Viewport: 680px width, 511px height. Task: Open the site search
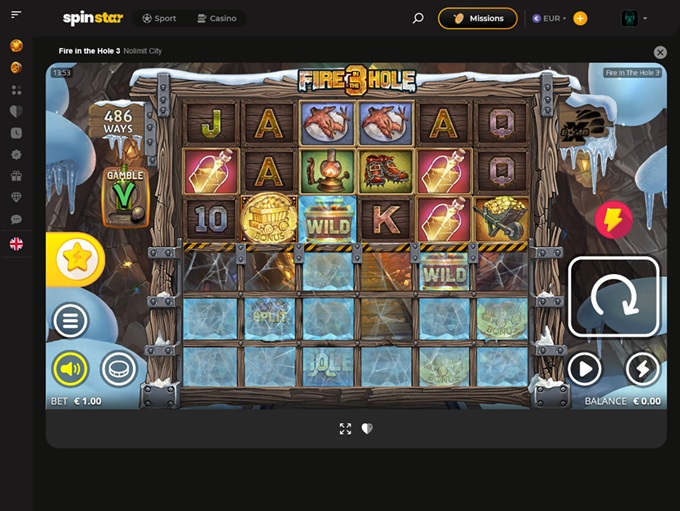(418, 18)
